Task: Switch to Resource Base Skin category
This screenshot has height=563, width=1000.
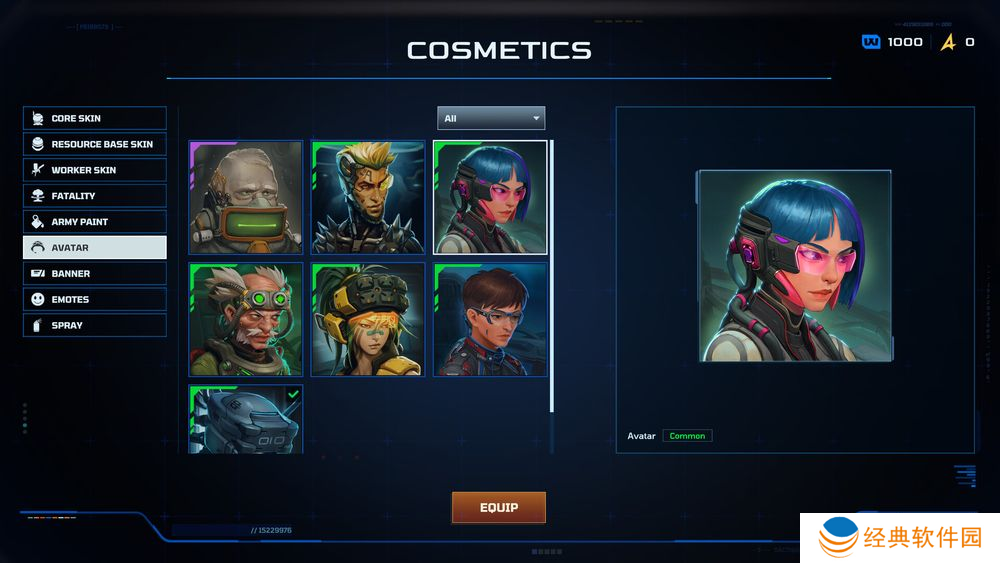Action: tap(95, 144)
